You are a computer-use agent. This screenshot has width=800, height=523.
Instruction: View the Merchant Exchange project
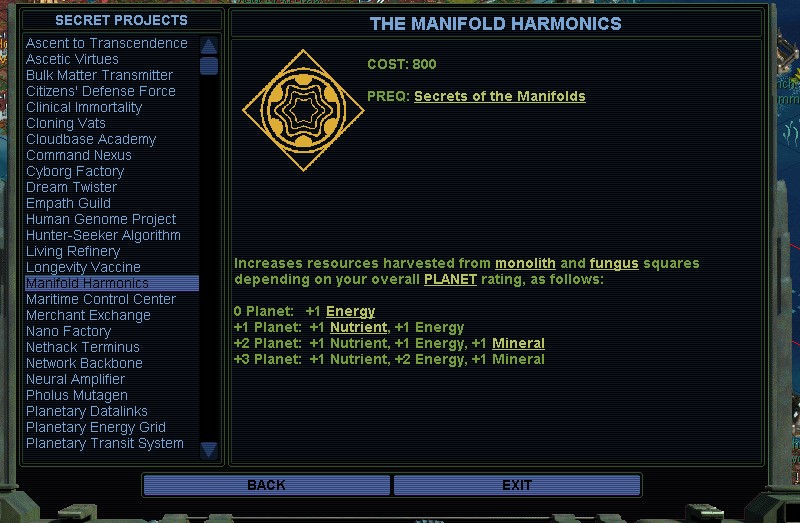click(x=88, y=315)
